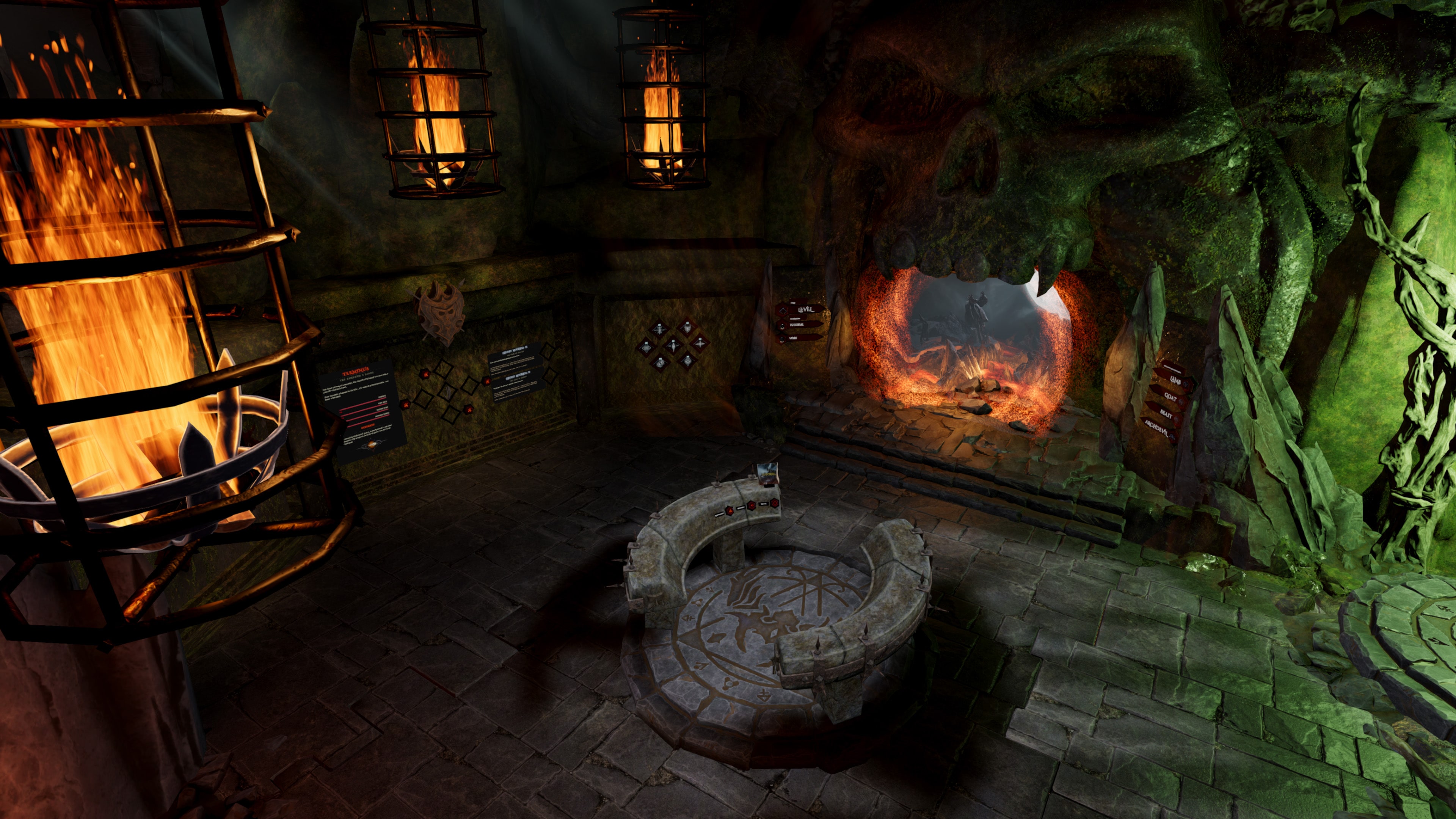This screenshot has height=819, width=1456.
Task: Click the helmet icon next to the TUTORIAL sign
Action: pos(782,327)
